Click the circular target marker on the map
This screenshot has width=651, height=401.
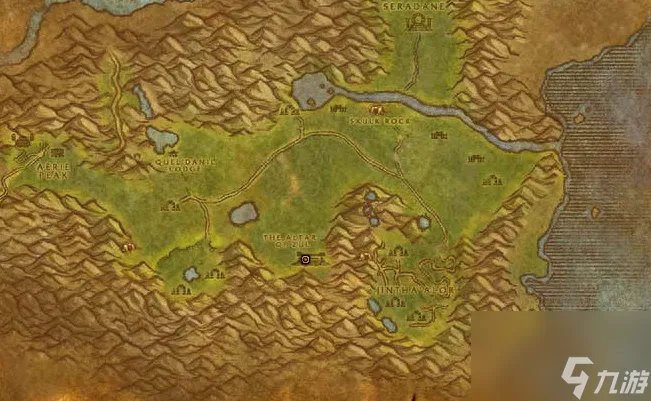click(304, 260)
